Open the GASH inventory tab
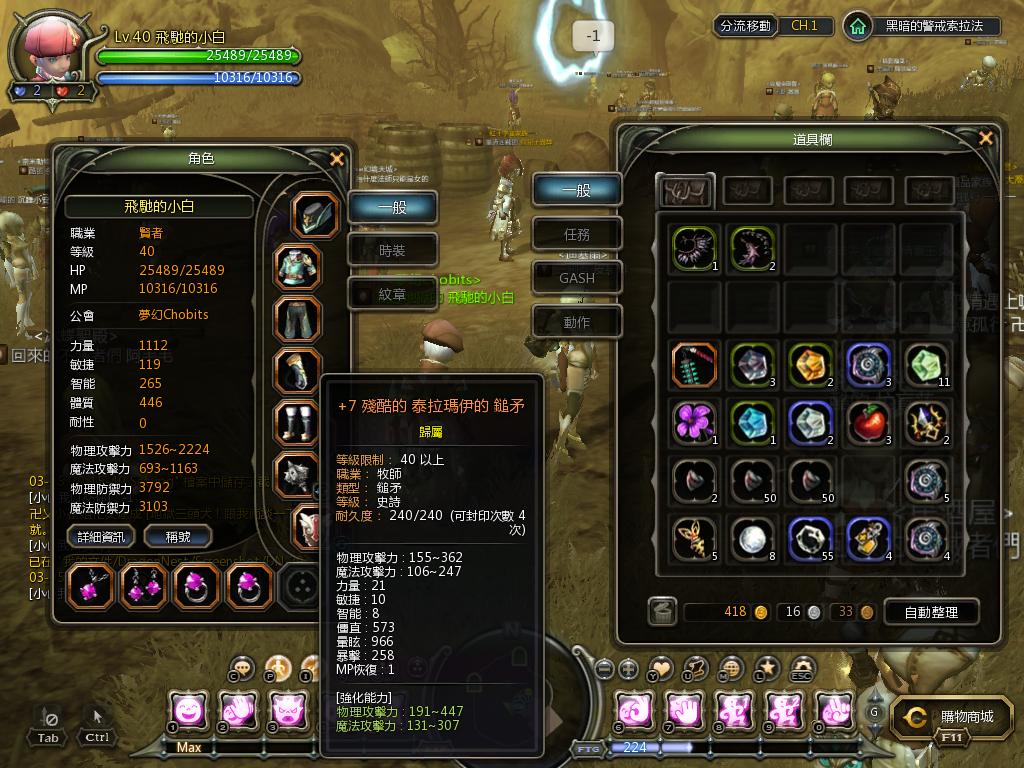The height and width of the screenshot is (768, 1024). point(577,278)
